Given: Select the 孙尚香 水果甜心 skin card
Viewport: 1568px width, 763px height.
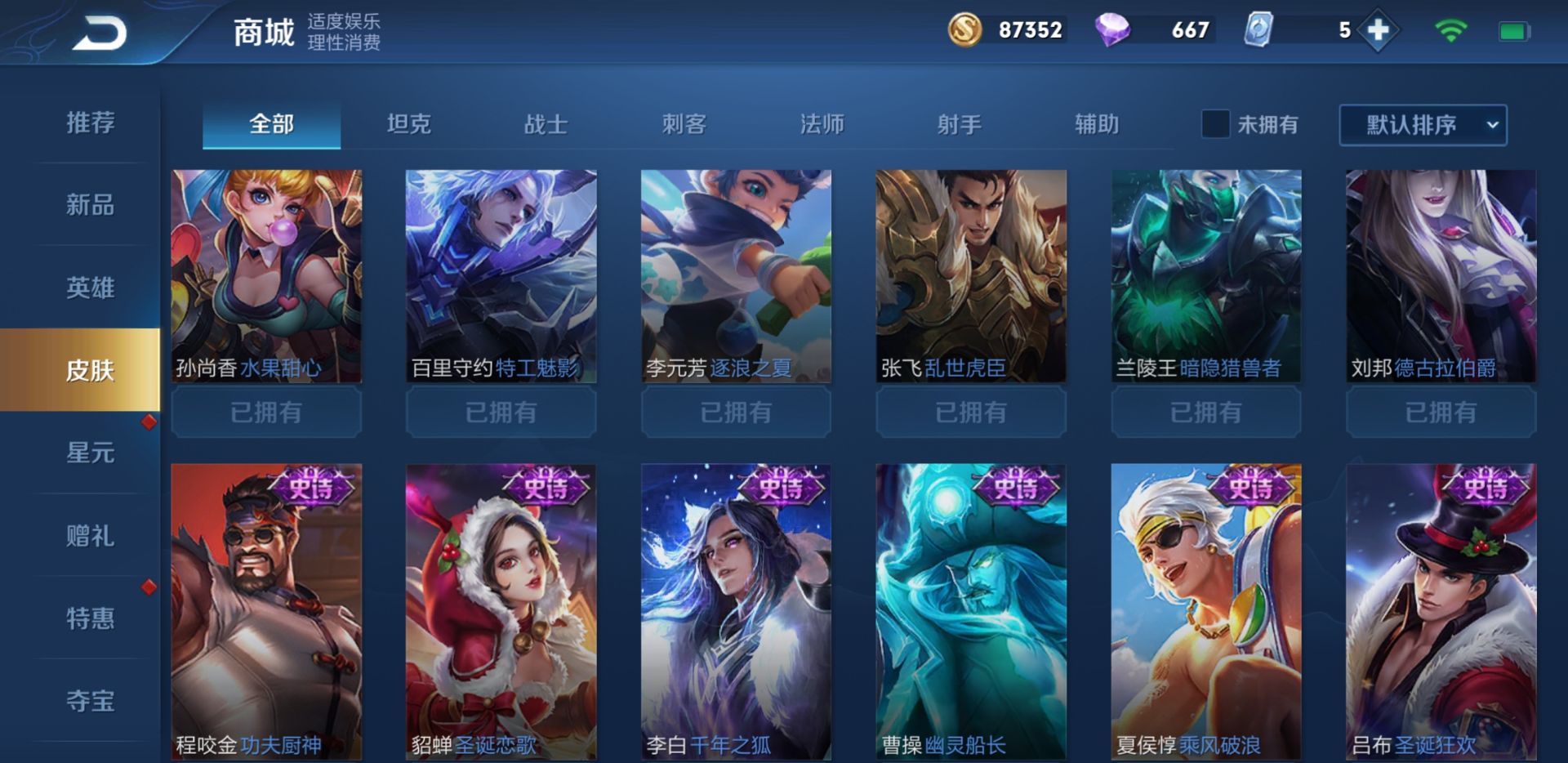Looking at the screenshot, I should (266, 276).
